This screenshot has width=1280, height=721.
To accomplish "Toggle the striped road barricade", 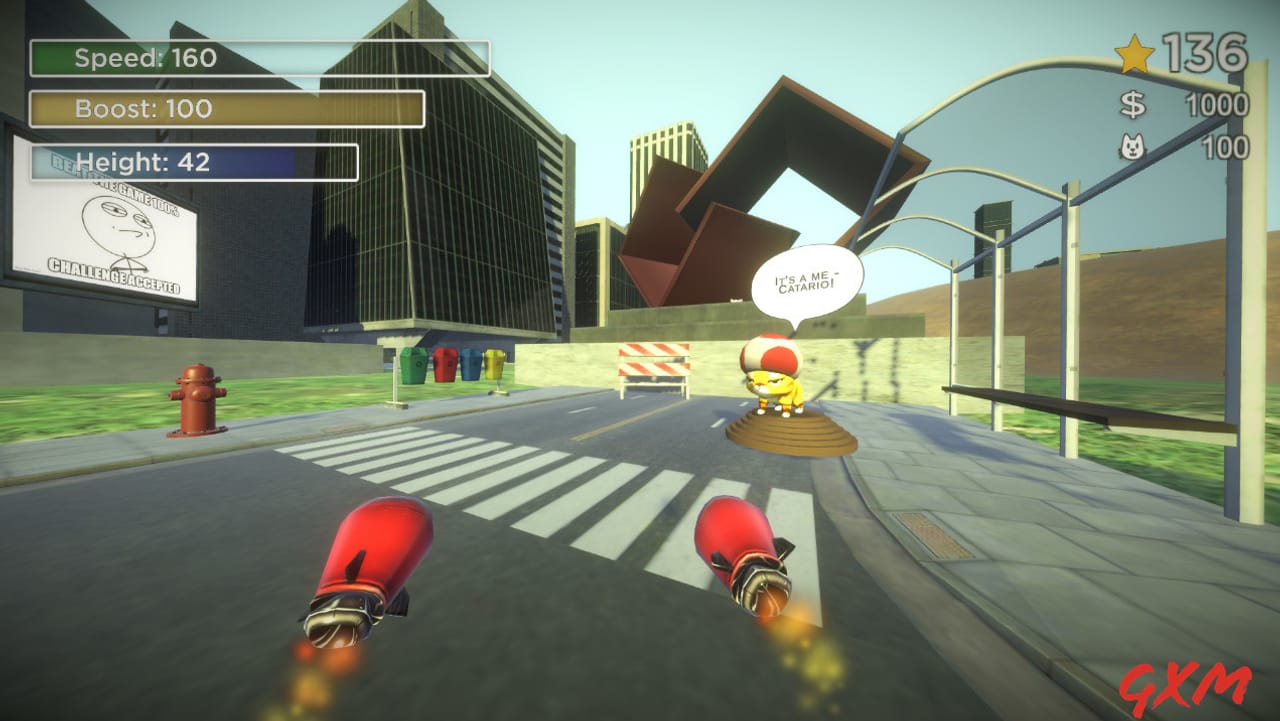I will (655, 362).
